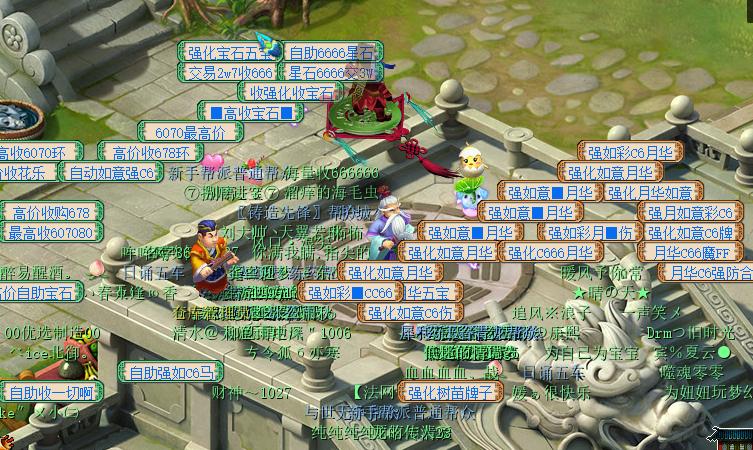Click the 强化月华如意 stall sign
Screen dimensions: 753x450
649,192
